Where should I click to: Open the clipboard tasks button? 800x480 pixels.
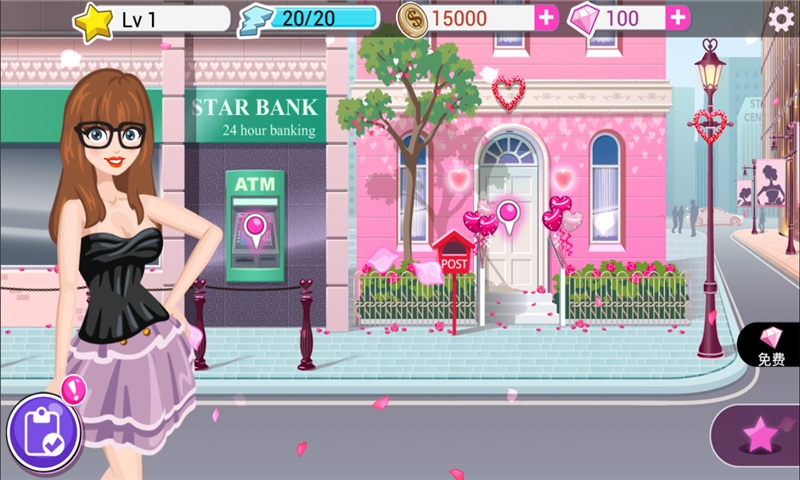[x=42, y=430]
